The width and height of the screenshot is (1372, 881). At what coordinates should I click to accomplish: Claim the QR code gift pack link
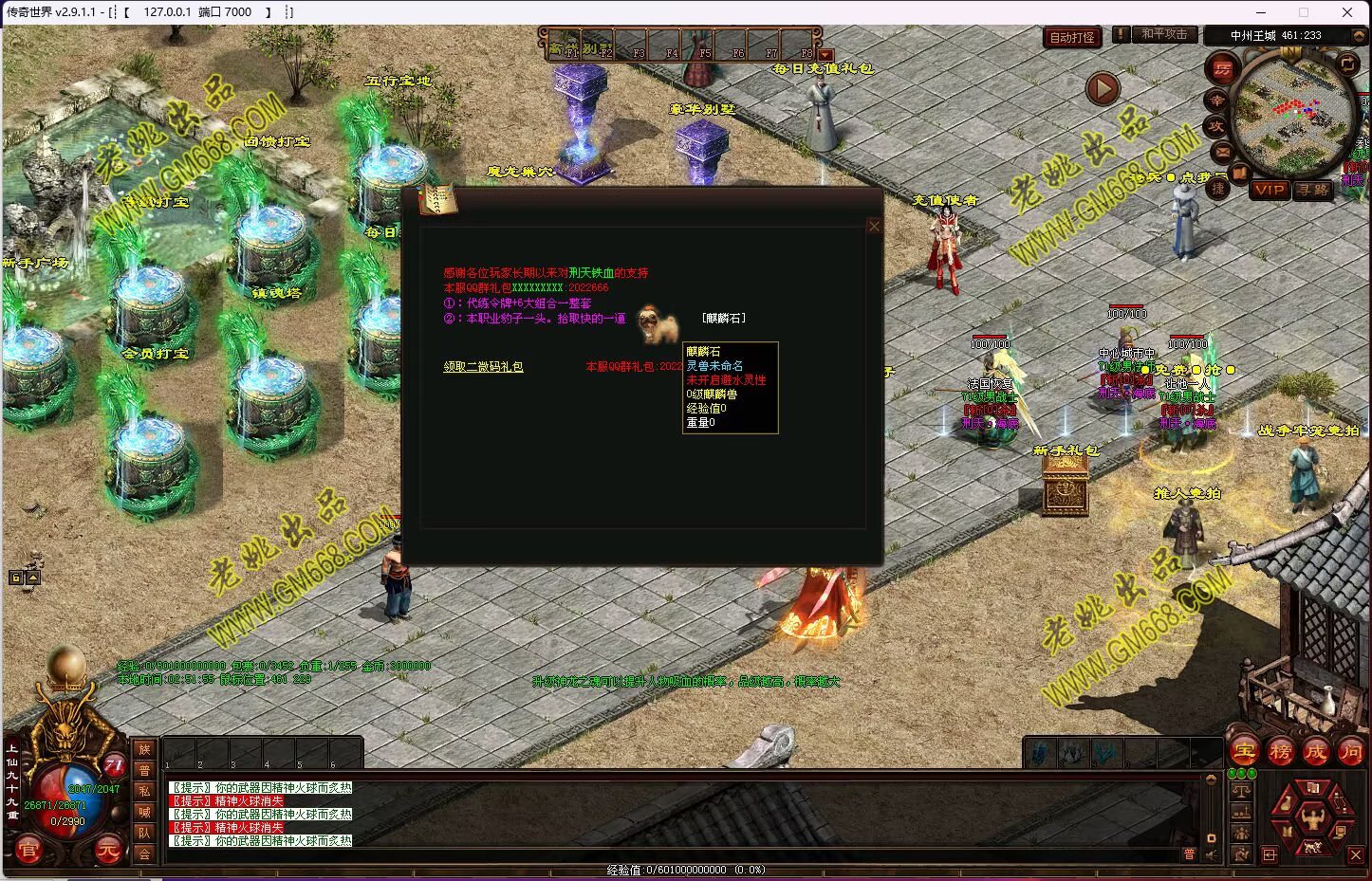pos(483,366)
